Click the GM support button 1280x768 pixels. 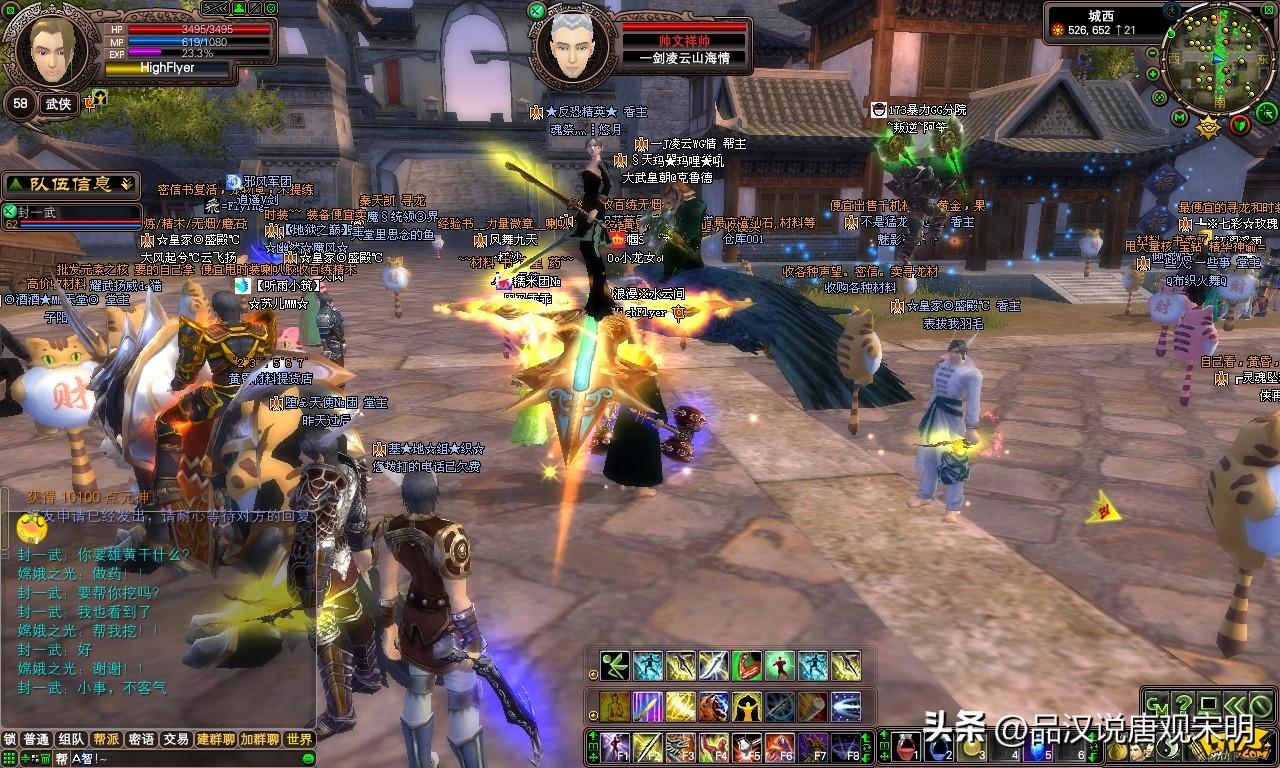point(1156,703)
